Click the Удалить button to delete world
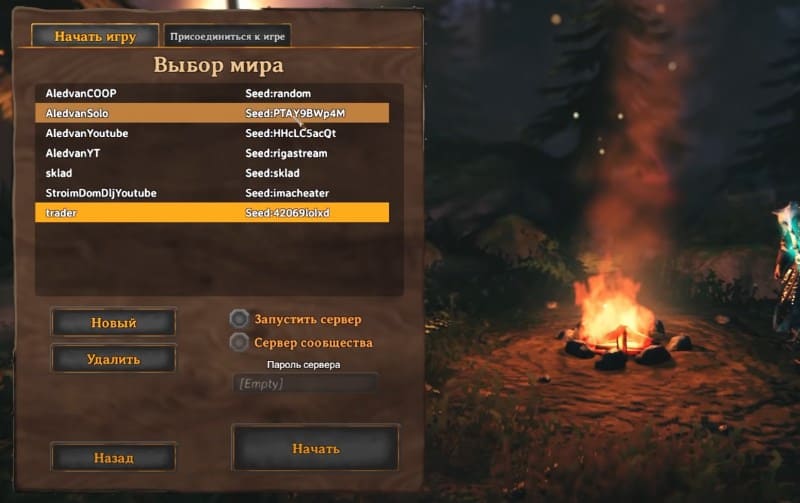 (x=113, y=359)
